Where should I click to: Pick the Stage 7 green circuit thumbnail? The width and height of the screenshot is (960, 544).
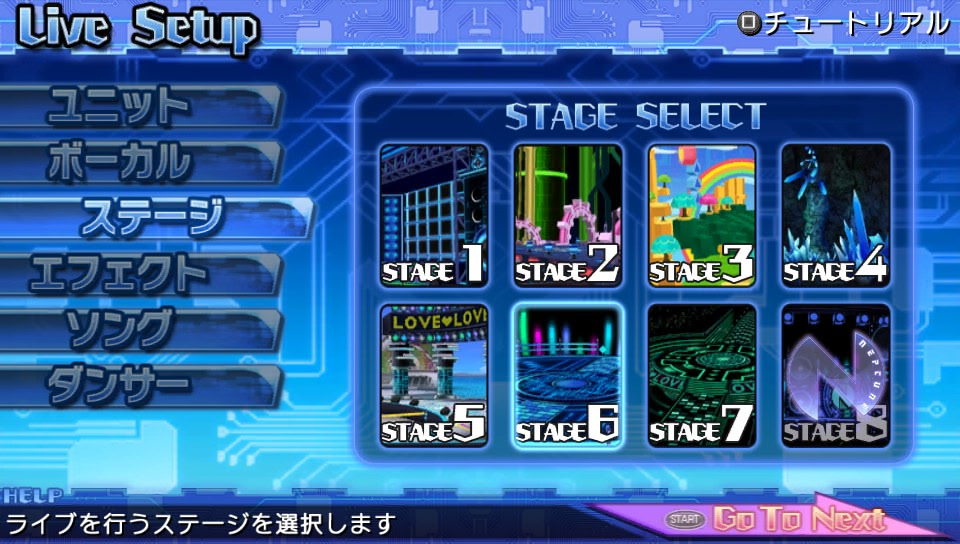(702, 375)
